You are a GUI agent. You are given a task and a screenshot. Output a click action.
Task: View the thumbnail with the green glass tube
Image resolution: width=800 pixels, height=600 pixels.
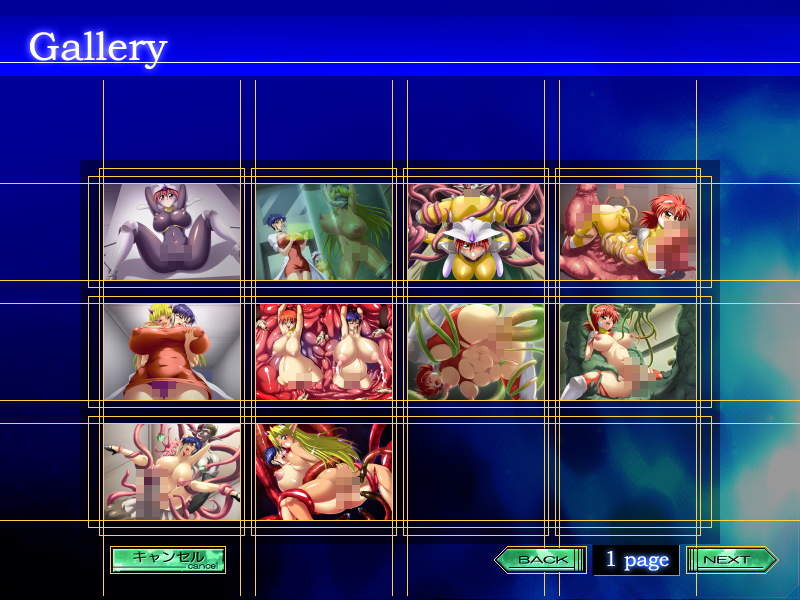[x=324, y=231]
